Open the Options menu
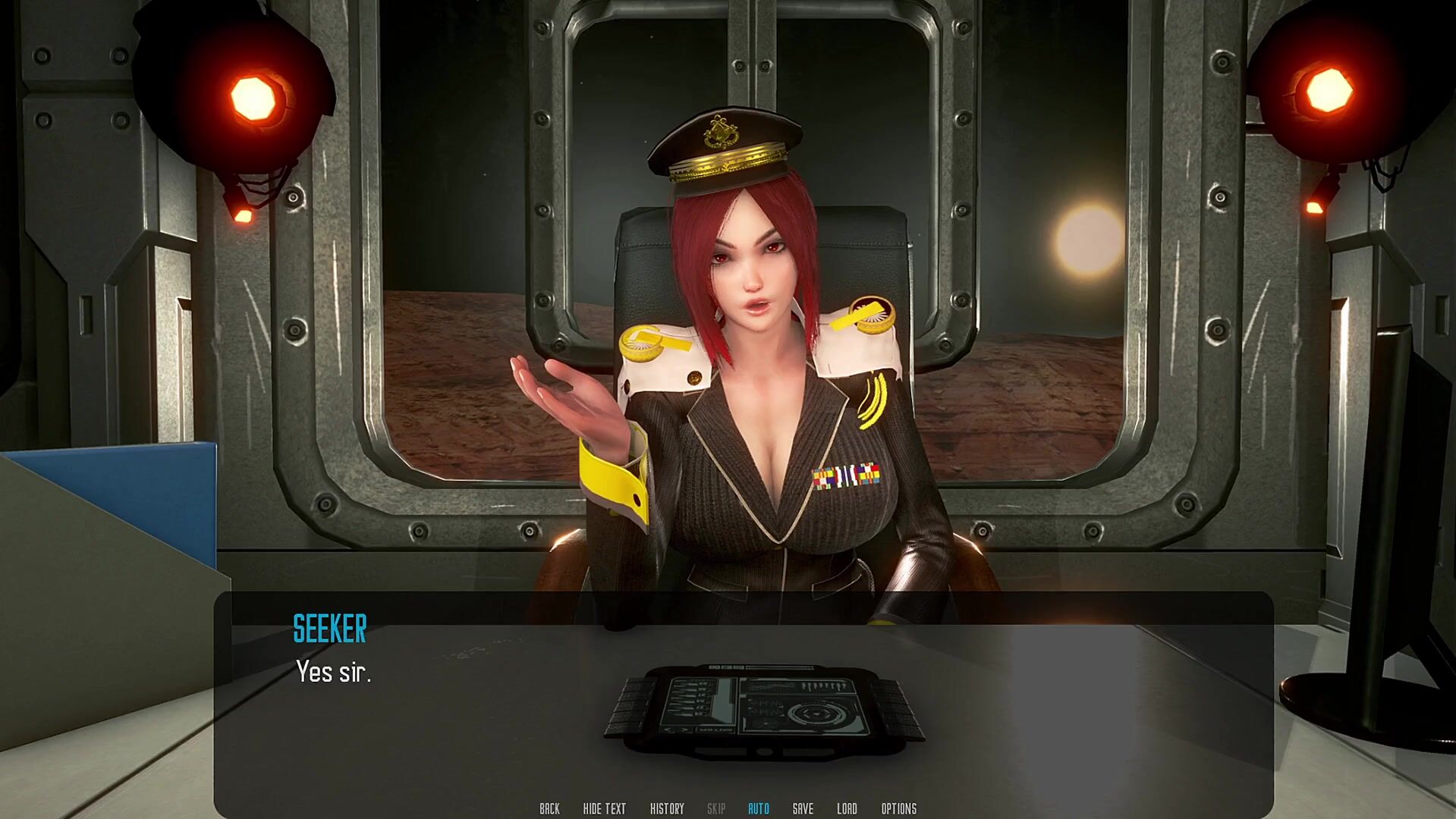The image size is (1456, 819). coord(898,808)
